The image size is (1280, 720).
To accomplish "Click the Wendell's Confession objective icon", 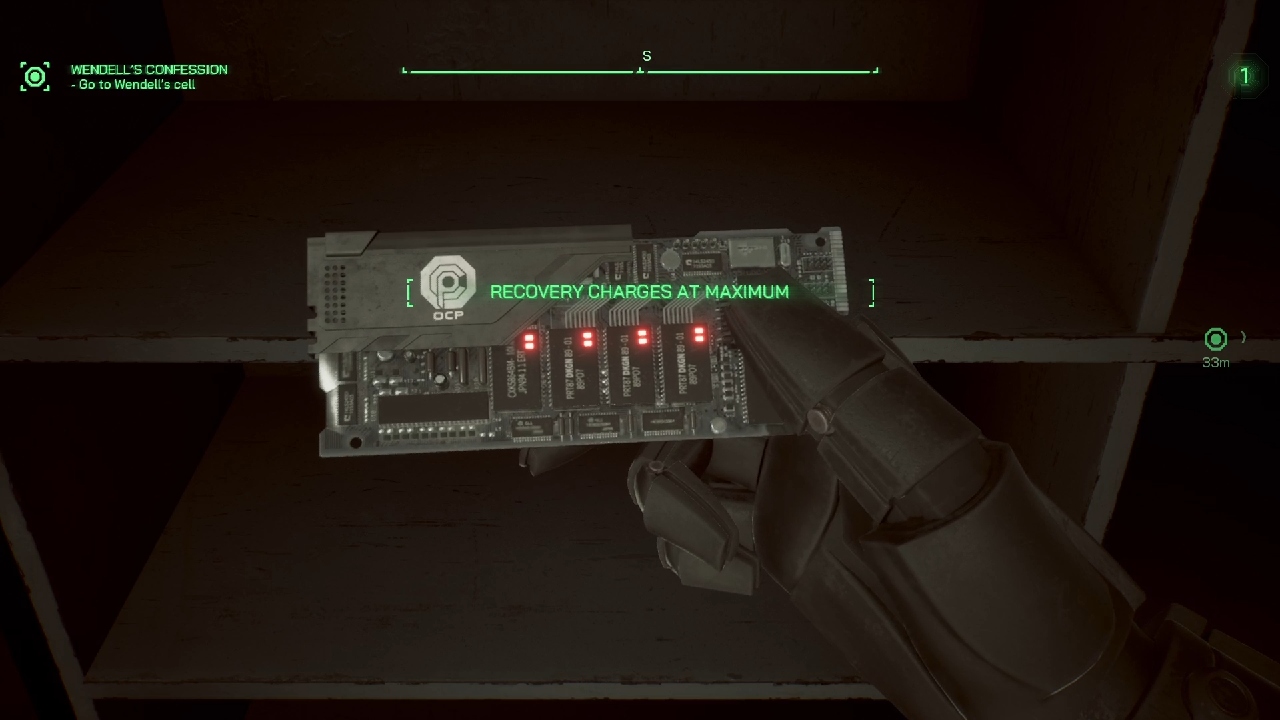I will tap(35, 75).
